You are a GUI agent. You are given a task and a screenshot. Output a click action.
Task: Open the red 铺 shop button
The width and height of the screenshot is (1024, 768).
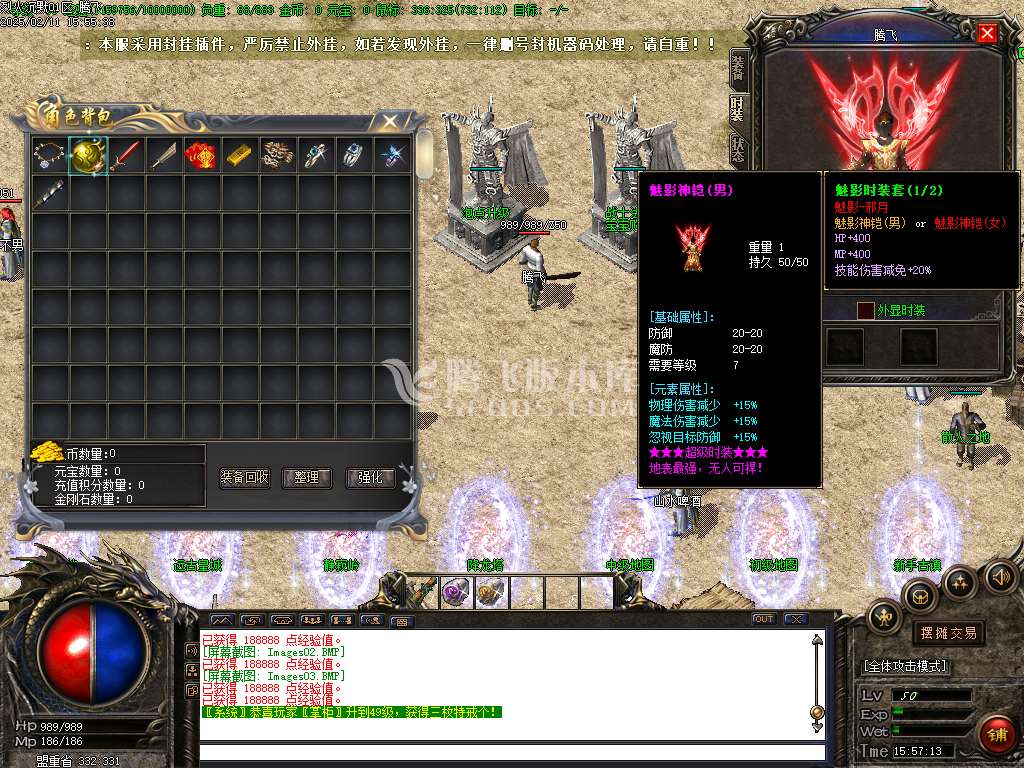(x=998, y=735)
